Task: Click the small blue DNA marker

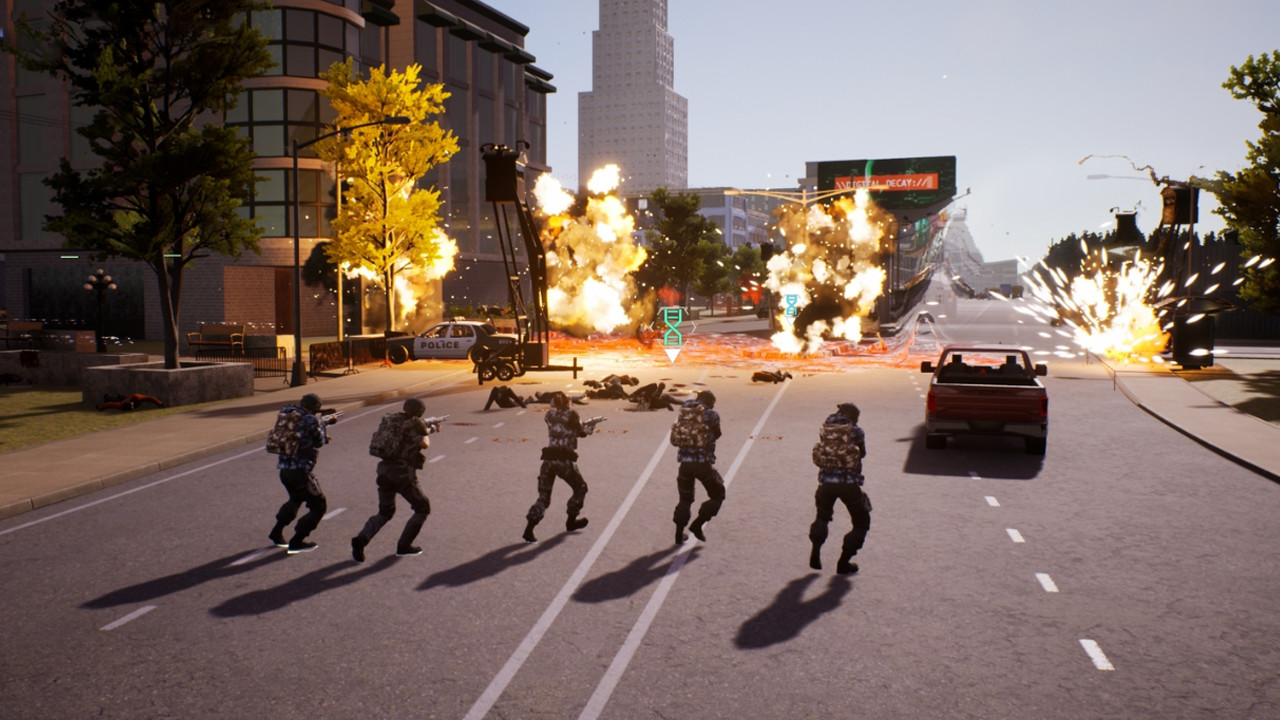Action: (x=791, y=304)
